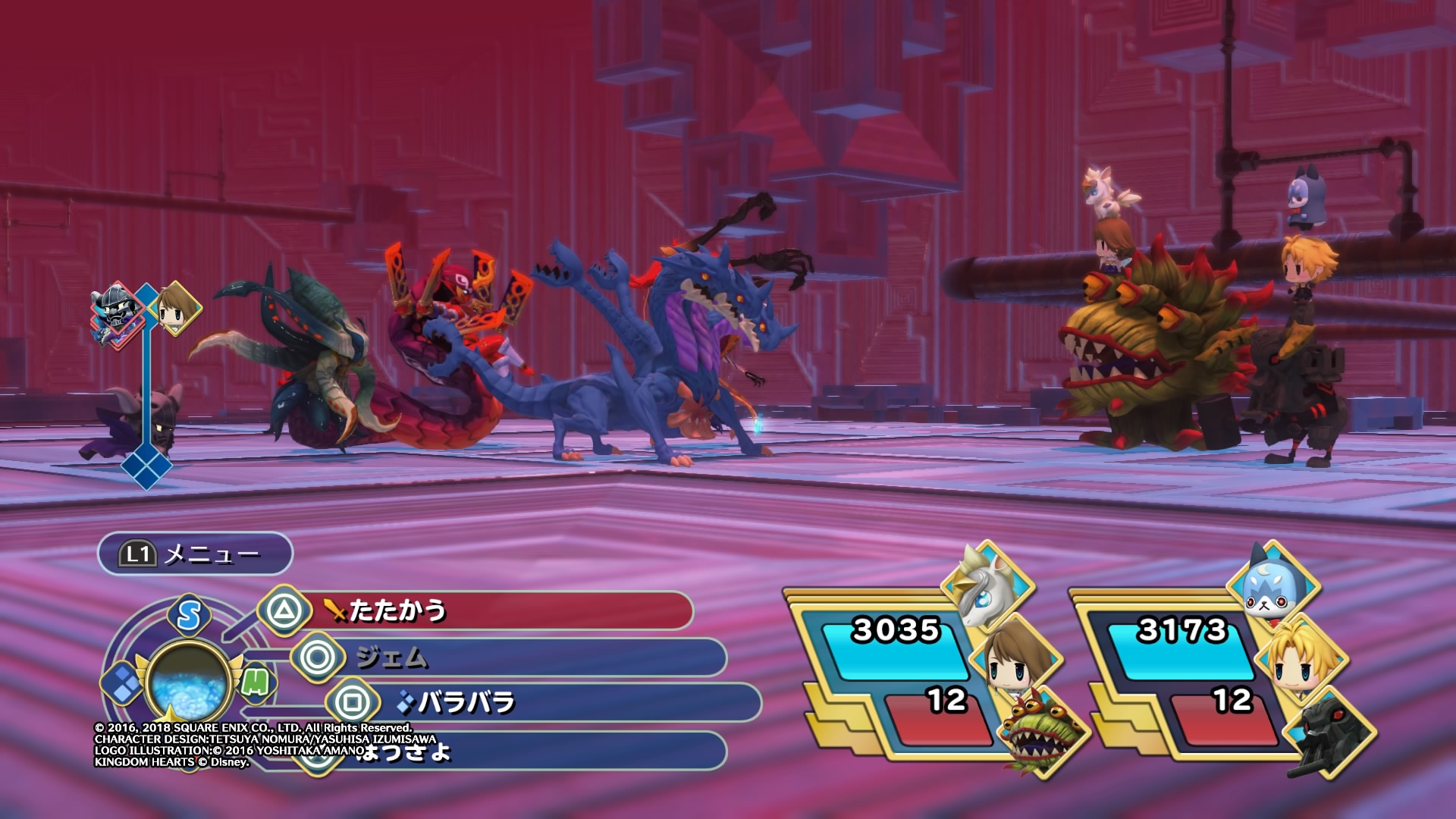1456x819 pixels.
Task: Click the green M size icon
Action: click(x=256, y=683)
